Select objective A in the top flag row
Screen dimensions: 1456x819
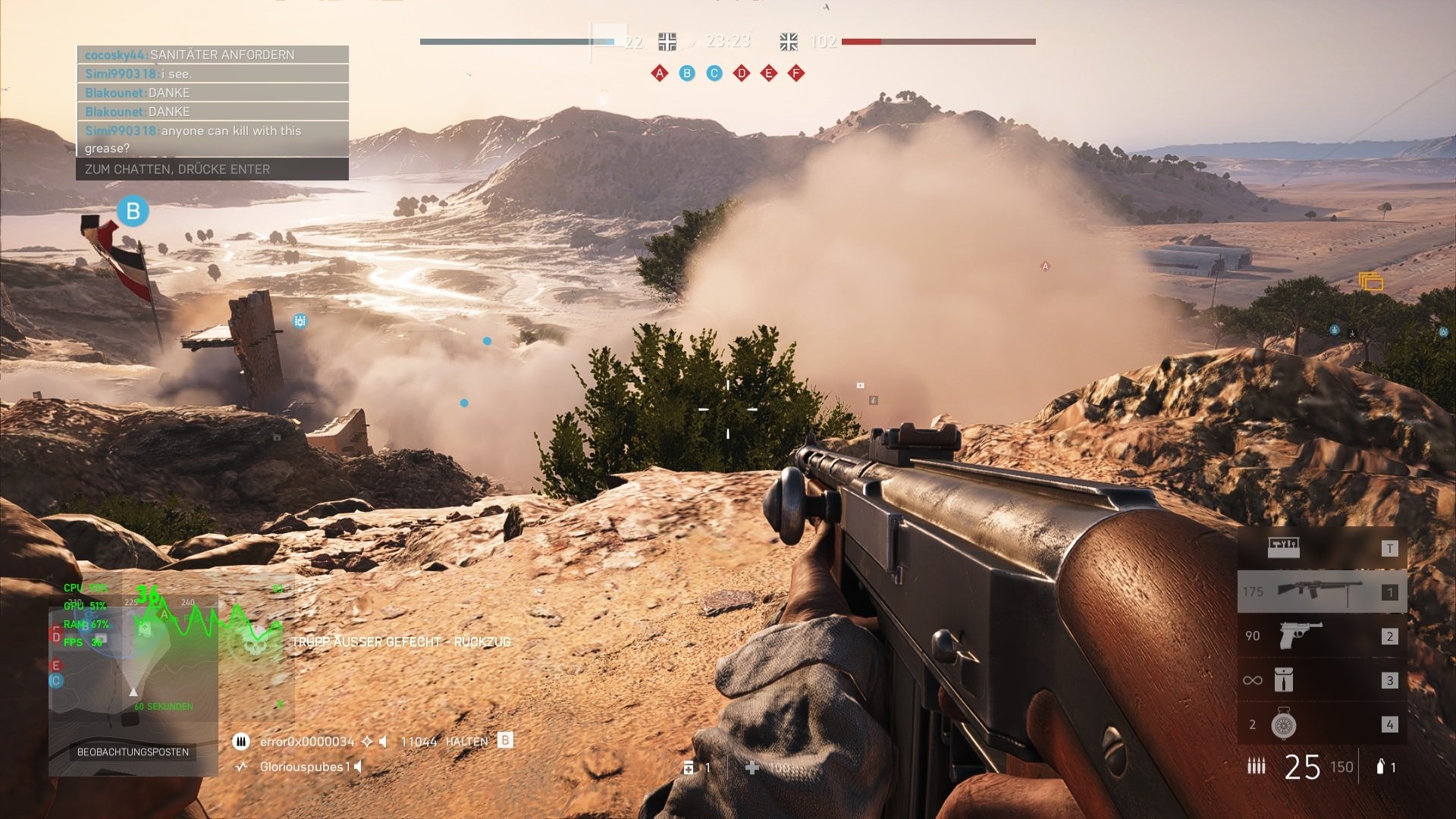(x=660, y=74)
